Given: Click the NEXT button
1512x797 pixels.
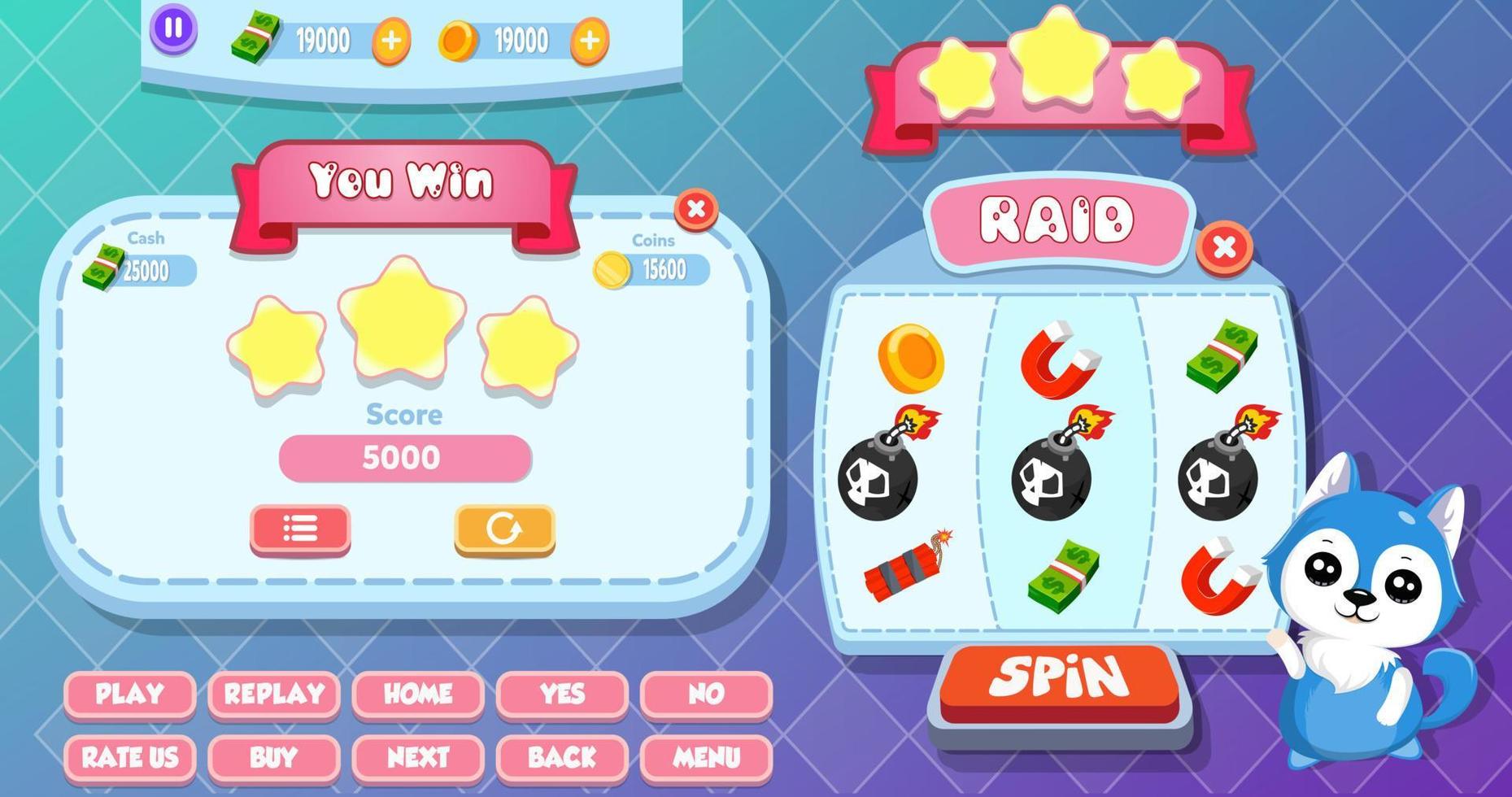Looking at the screenshot, I should [418, 758].
